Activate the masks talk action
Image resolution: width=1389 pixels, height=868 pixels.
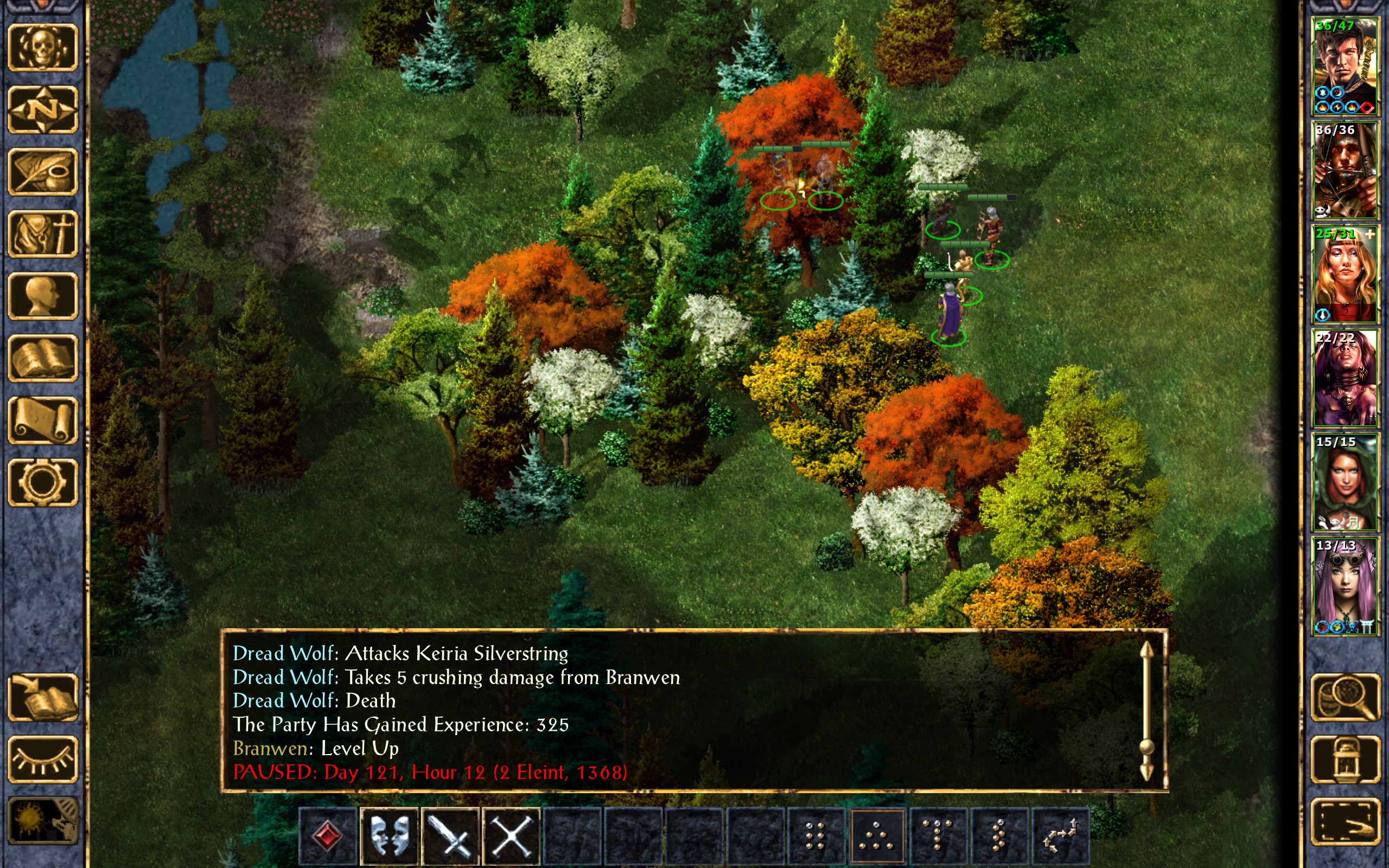point(389,836)
